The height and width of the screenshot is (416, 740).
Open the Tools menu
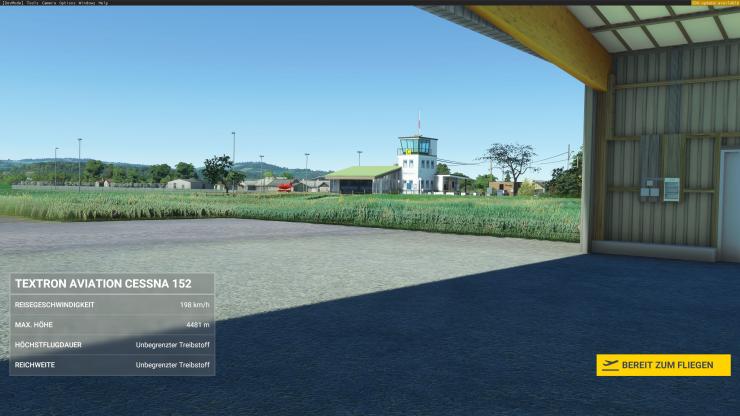tap(33, 3)
